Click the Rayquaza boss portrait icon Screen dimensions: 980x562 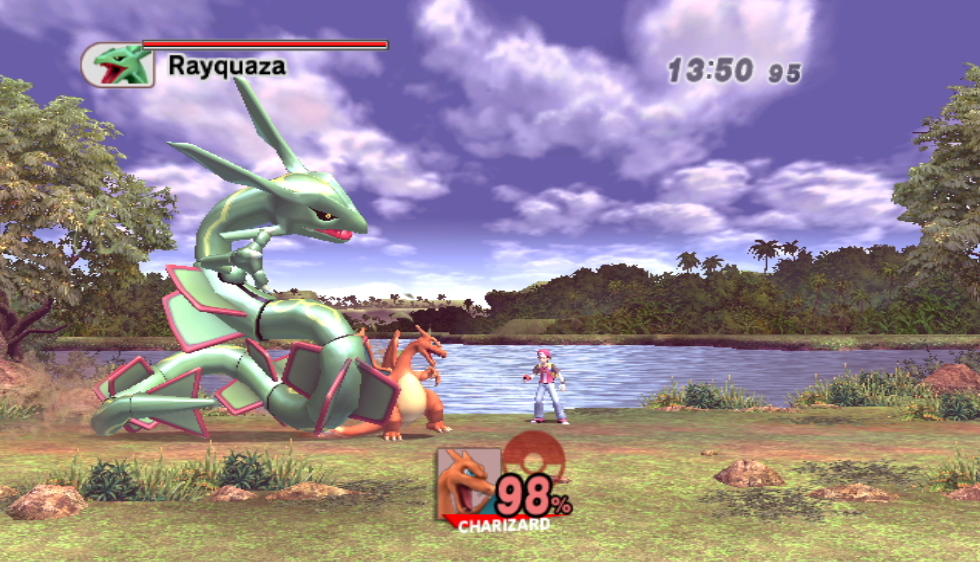[x=118, y=65]
